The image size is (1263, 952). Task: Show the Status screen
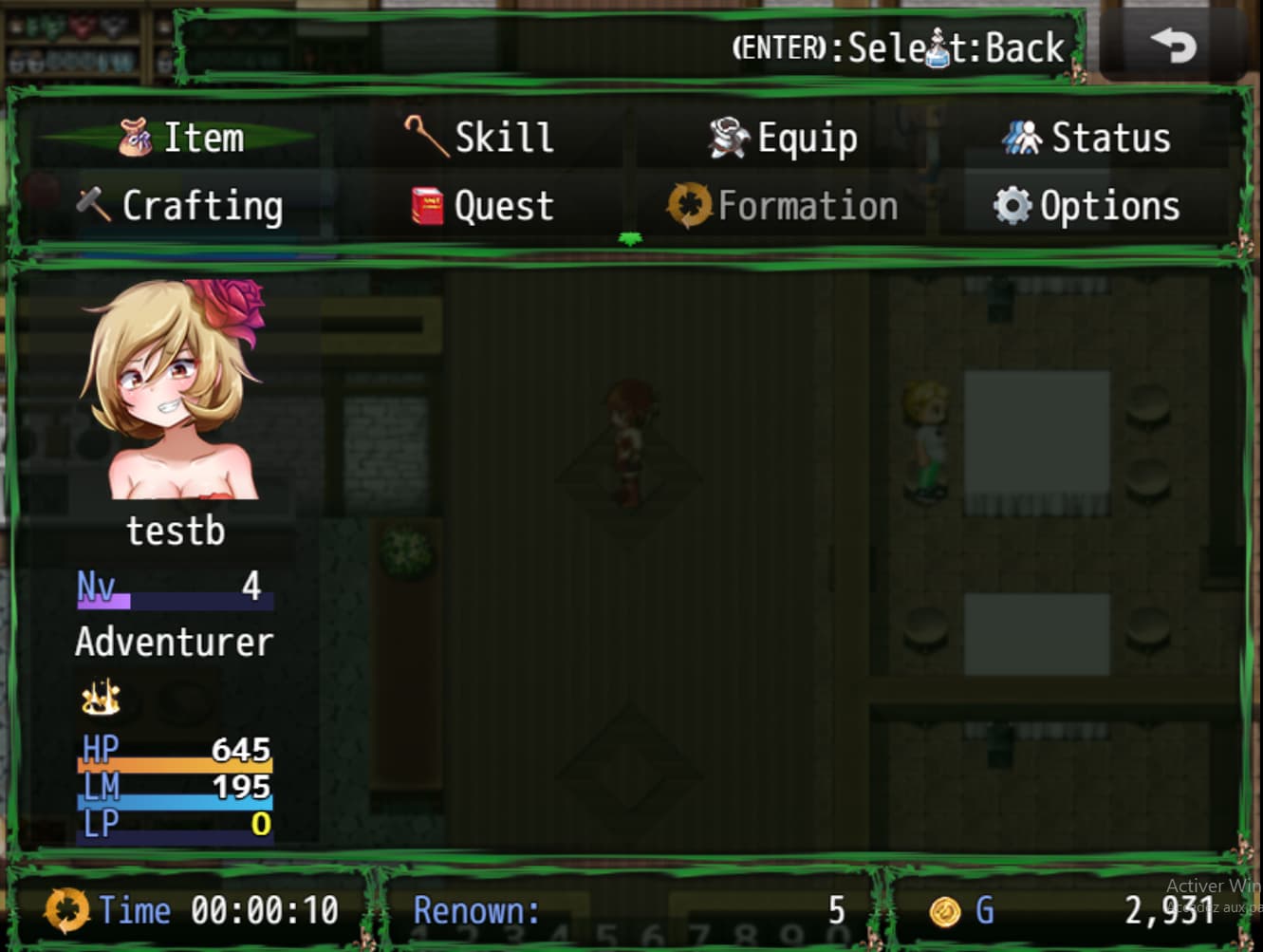click(1087, 138)
